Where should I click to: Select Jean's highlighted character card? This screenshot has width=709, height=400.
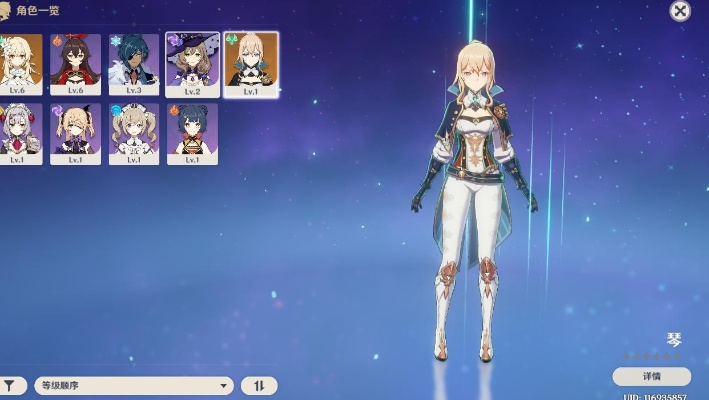(250, 64)
